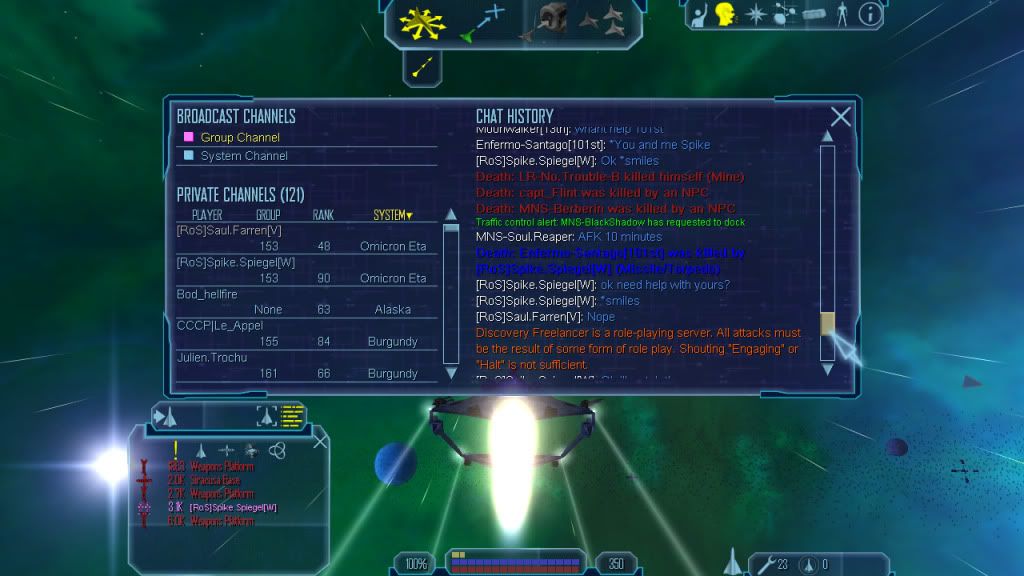
Task: Select the System Channel broadcast option
Action: pyautogui.click(x=244, y=156)
